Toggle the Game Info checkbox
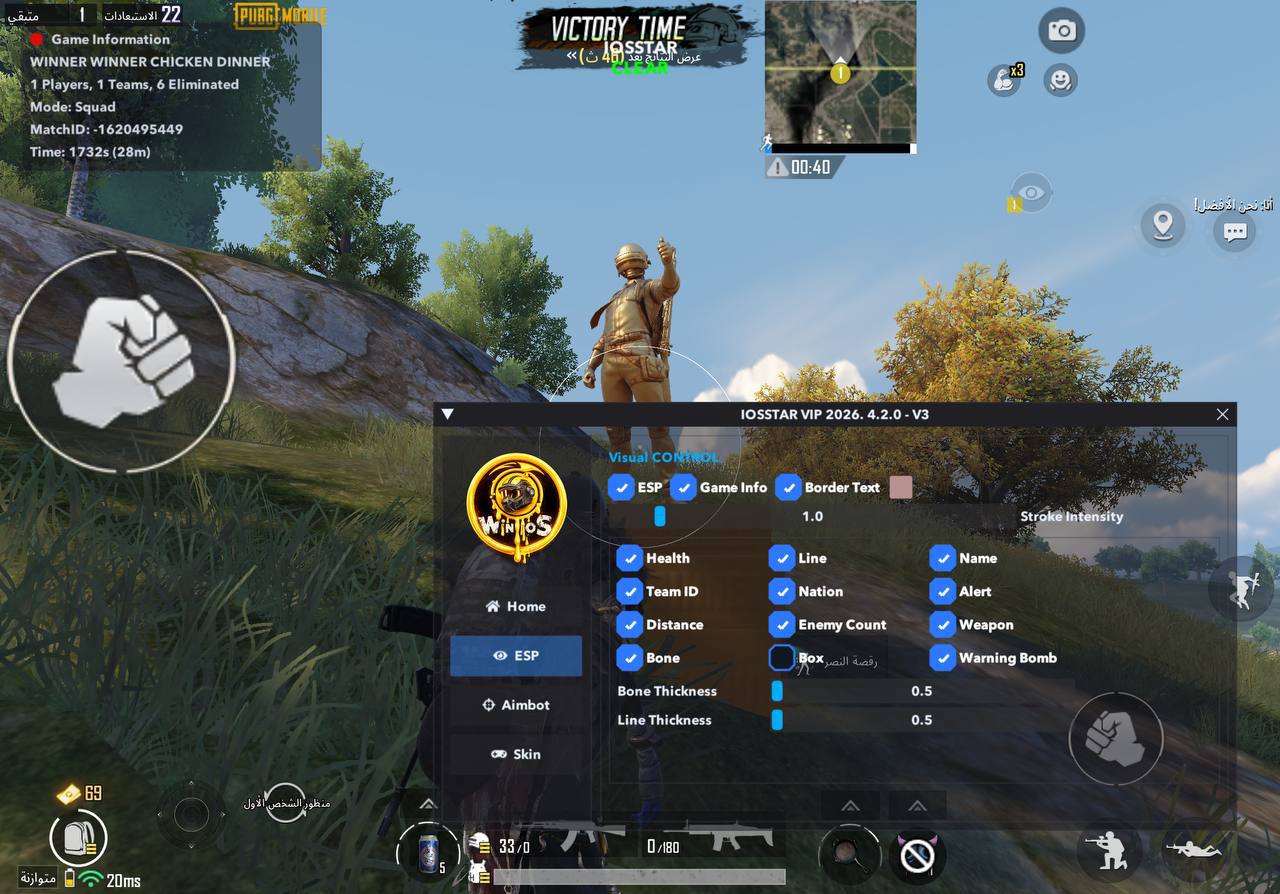Image resolution: width=1280 pixels, height=894 pixels. click(683, 488)
